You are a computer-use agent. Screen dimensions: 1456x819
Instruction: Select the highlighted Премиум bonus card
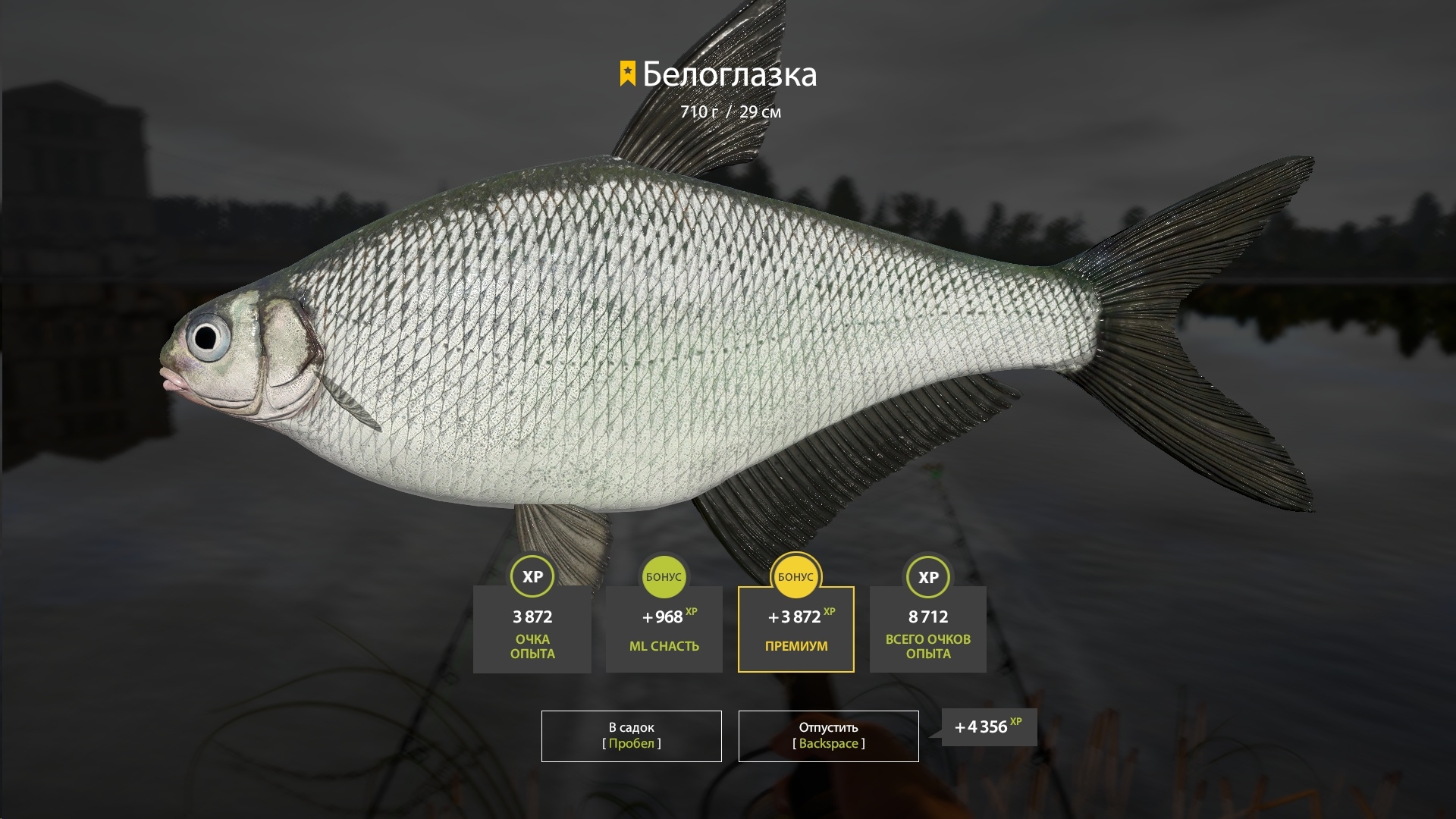coord(795,629)
